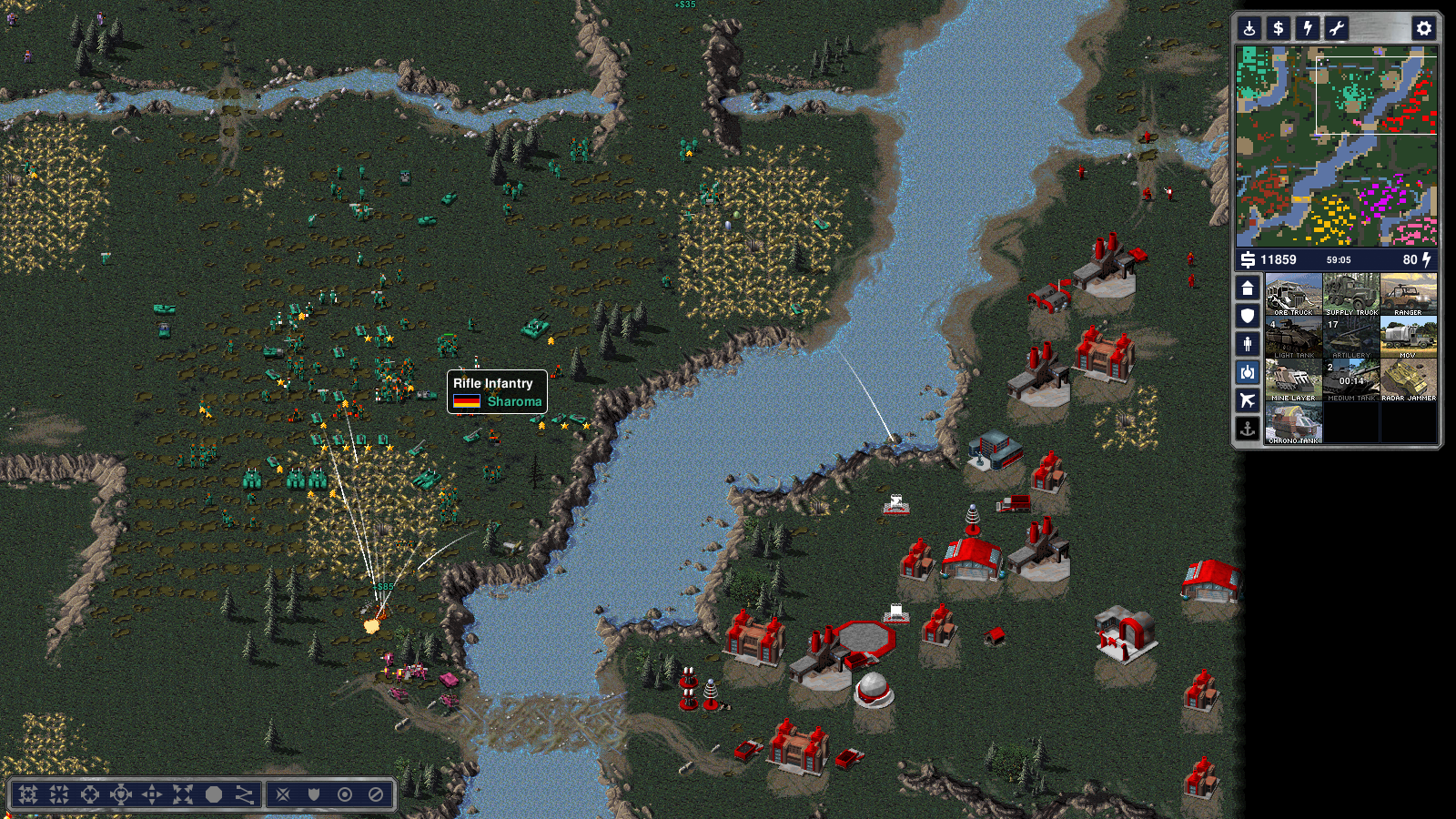Queue an Ore Truck for production
The image size is (1456, 819).
pyautogui.click(x=1293, y=294)
